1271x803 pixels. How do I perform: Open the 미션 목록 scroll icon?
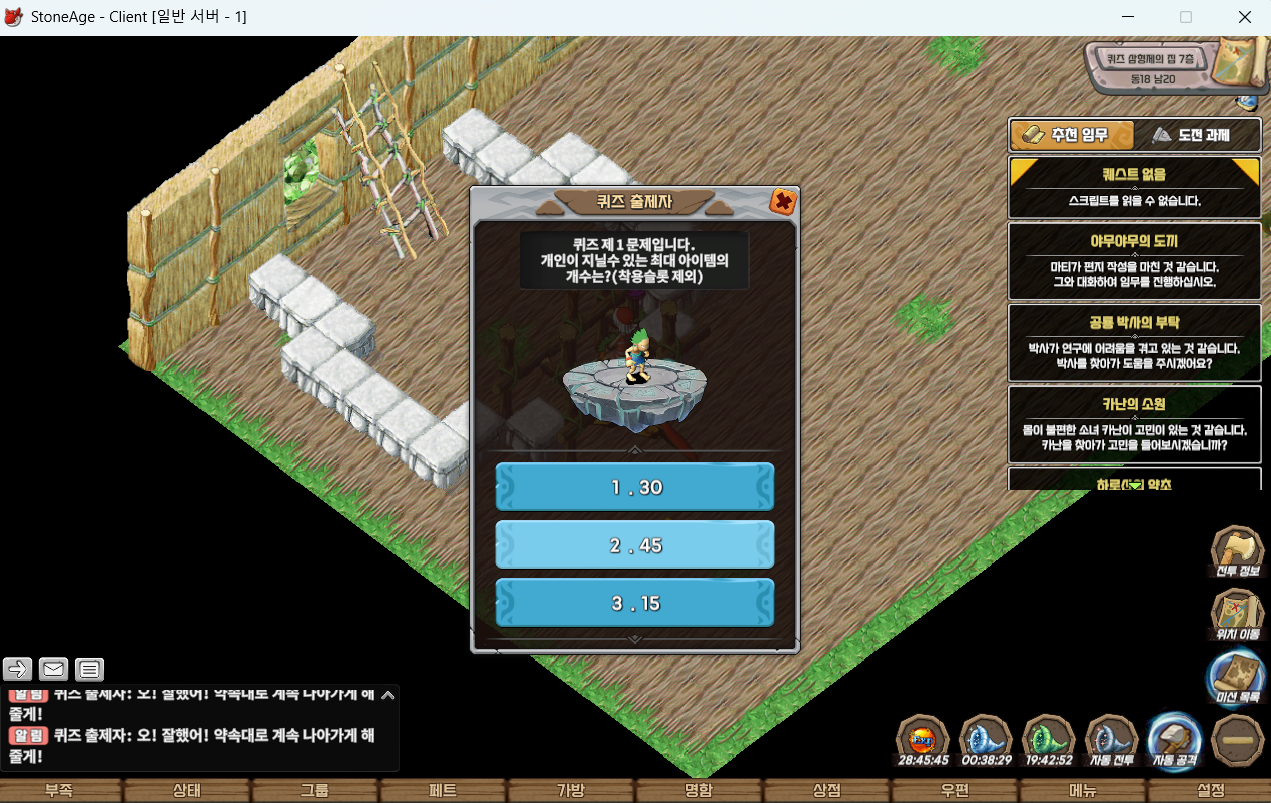1237,677
